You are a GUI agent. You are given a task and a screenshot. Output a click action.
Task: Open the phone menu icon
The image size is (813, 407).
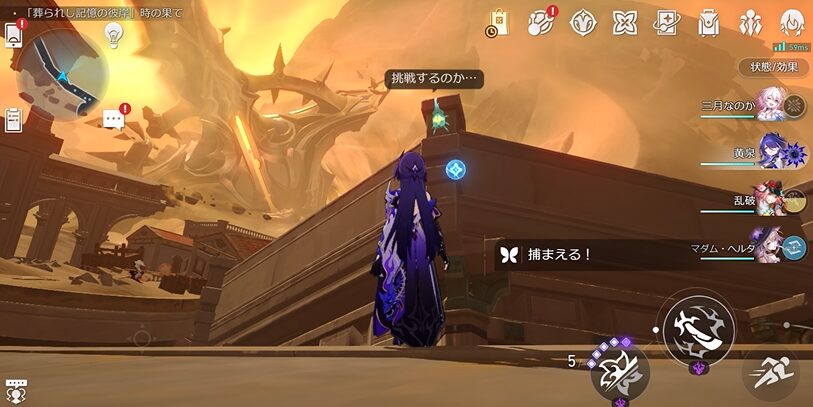(14, 35)
